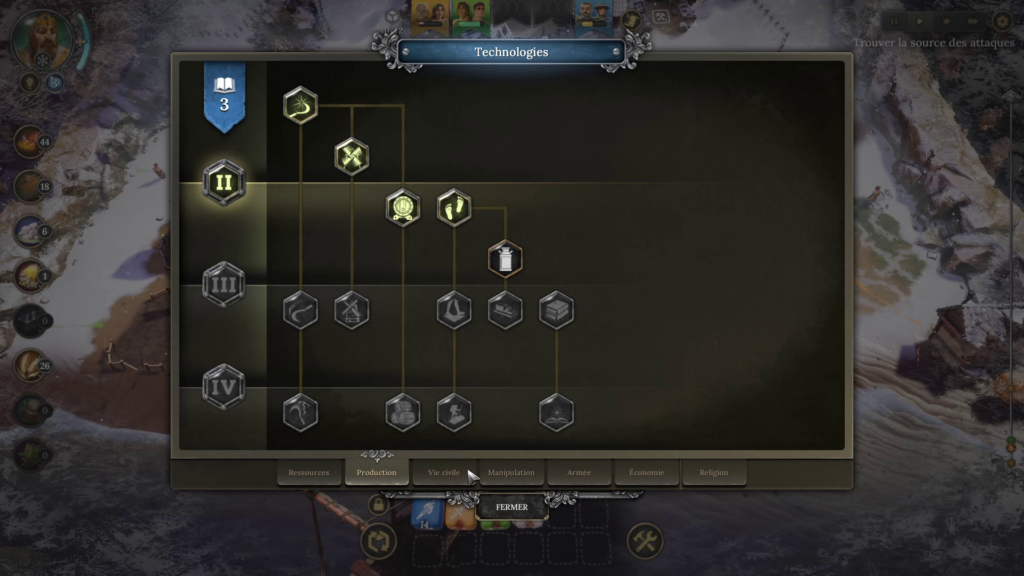Screen dimensions: 1024x576
Task: Close the tech panel with Fermer
Action: click(x=511, y=507)
